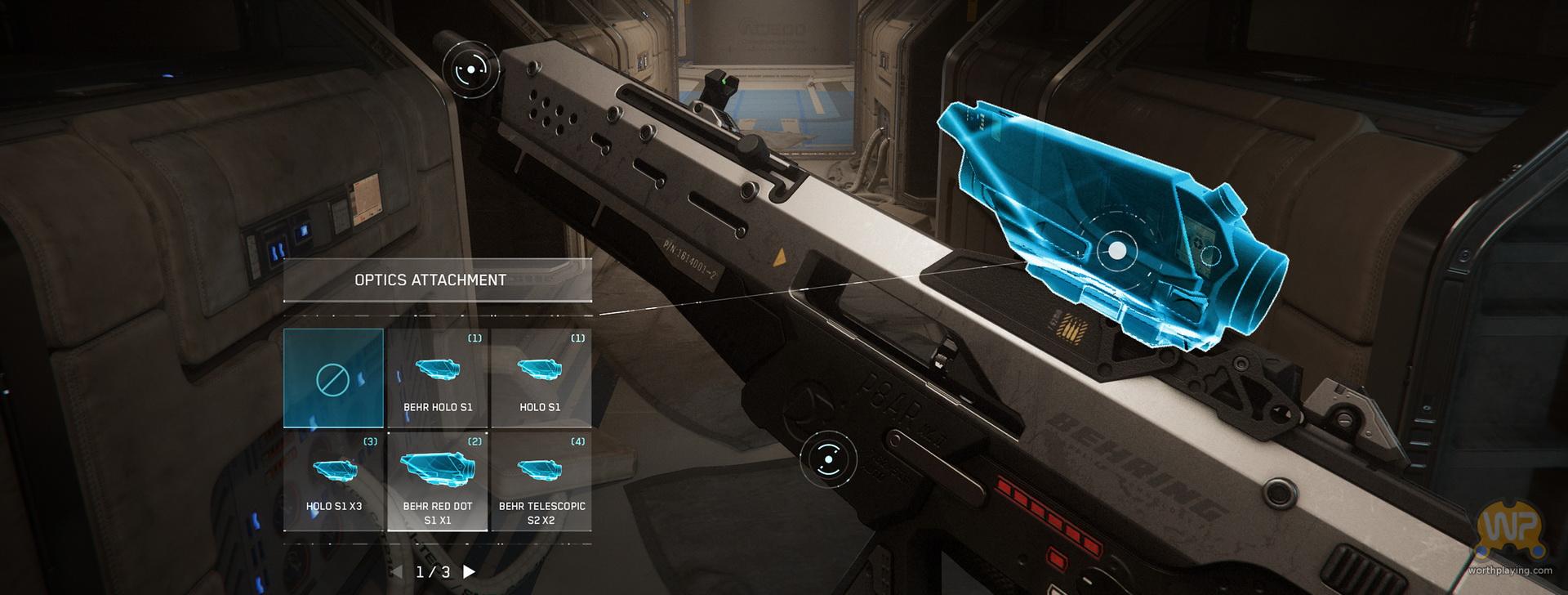Select the empty no-attachment slot
Image resolution: width=1568 pixels, height=595 pixels.
pos(333,378)
